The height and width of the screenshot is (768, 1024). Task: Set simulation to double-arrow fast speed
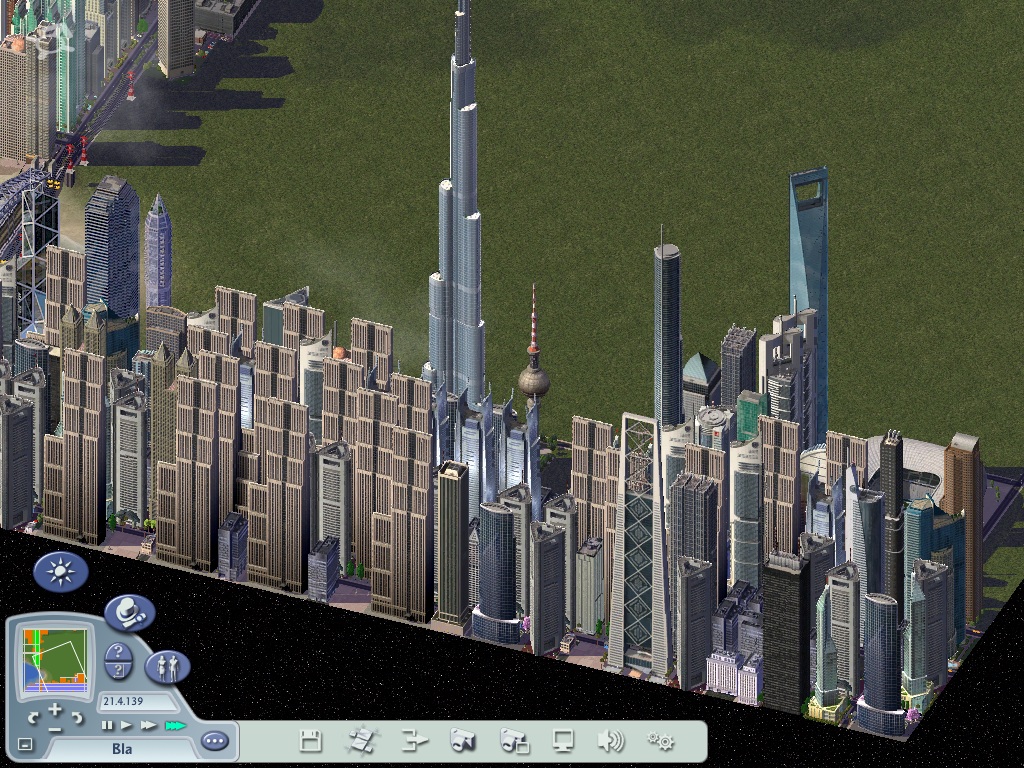(149, 725)
